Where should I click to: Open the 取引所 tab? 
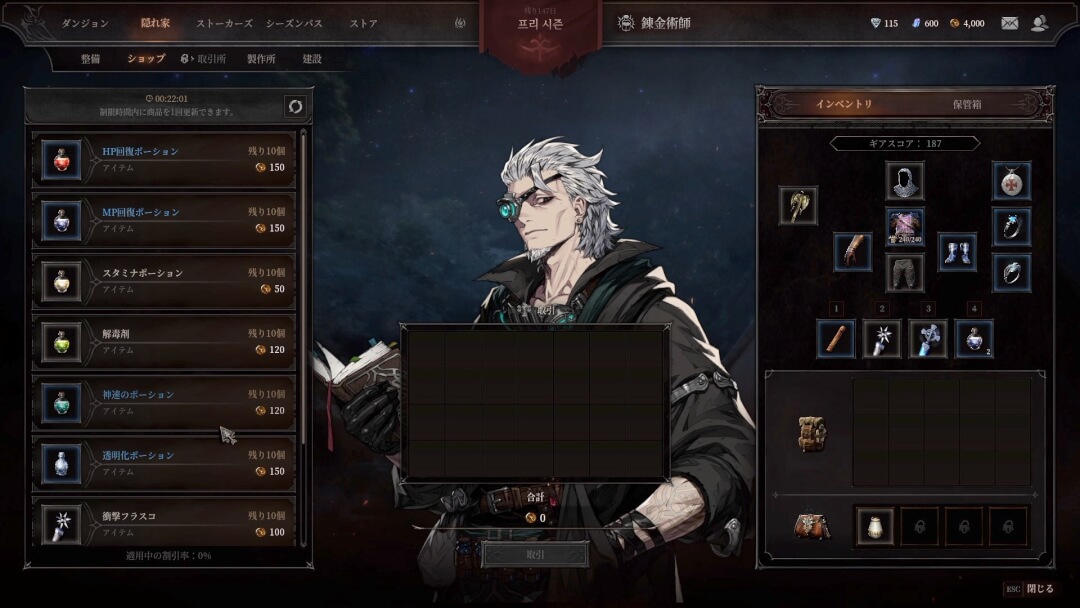(204, 59)
